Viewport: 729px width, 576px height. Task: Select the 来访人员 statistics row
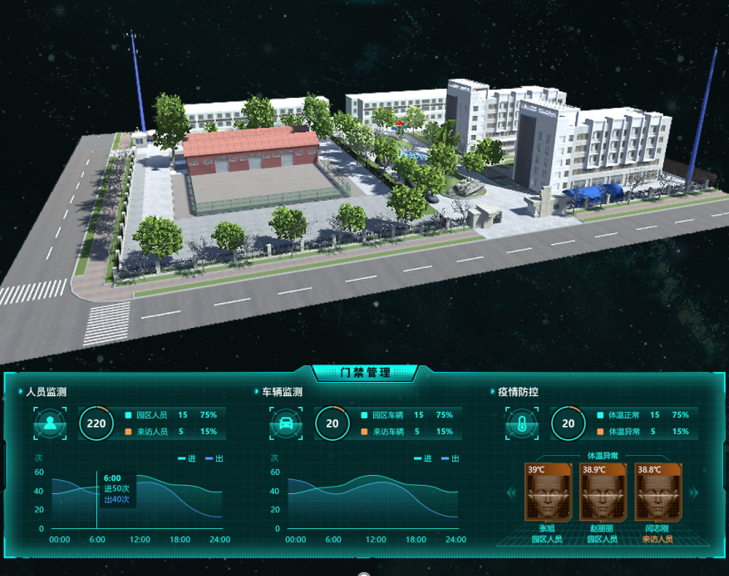(170, 432)
